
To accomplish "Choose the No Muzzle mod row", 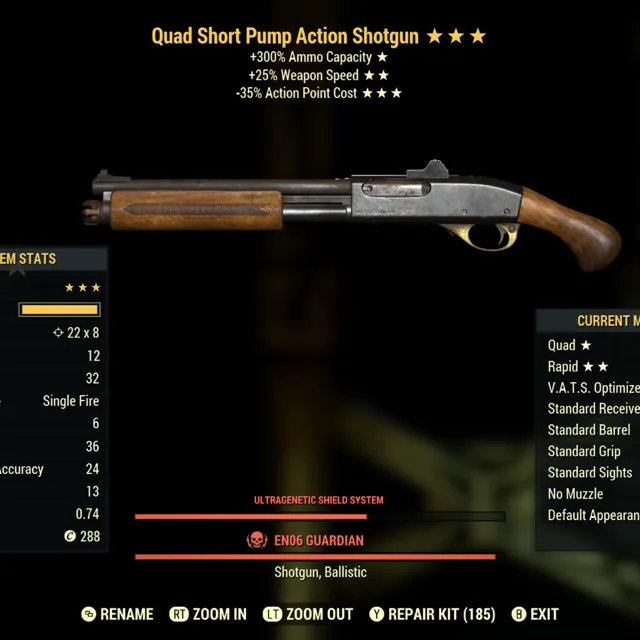I will point(575,494).
